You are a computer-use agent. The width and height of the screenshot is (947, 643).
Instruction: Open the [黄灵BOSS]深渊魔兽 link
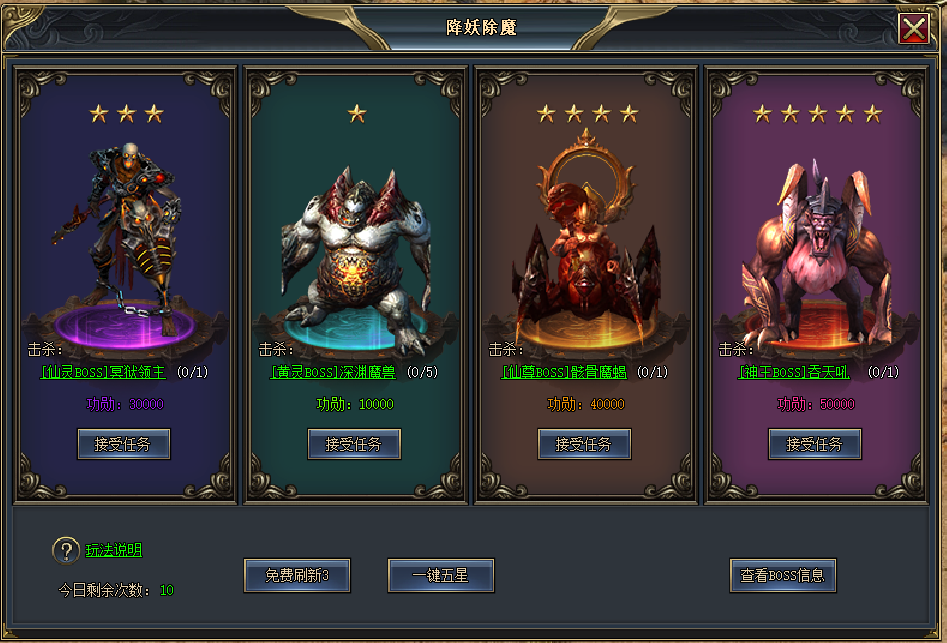[x=333, y=373]
